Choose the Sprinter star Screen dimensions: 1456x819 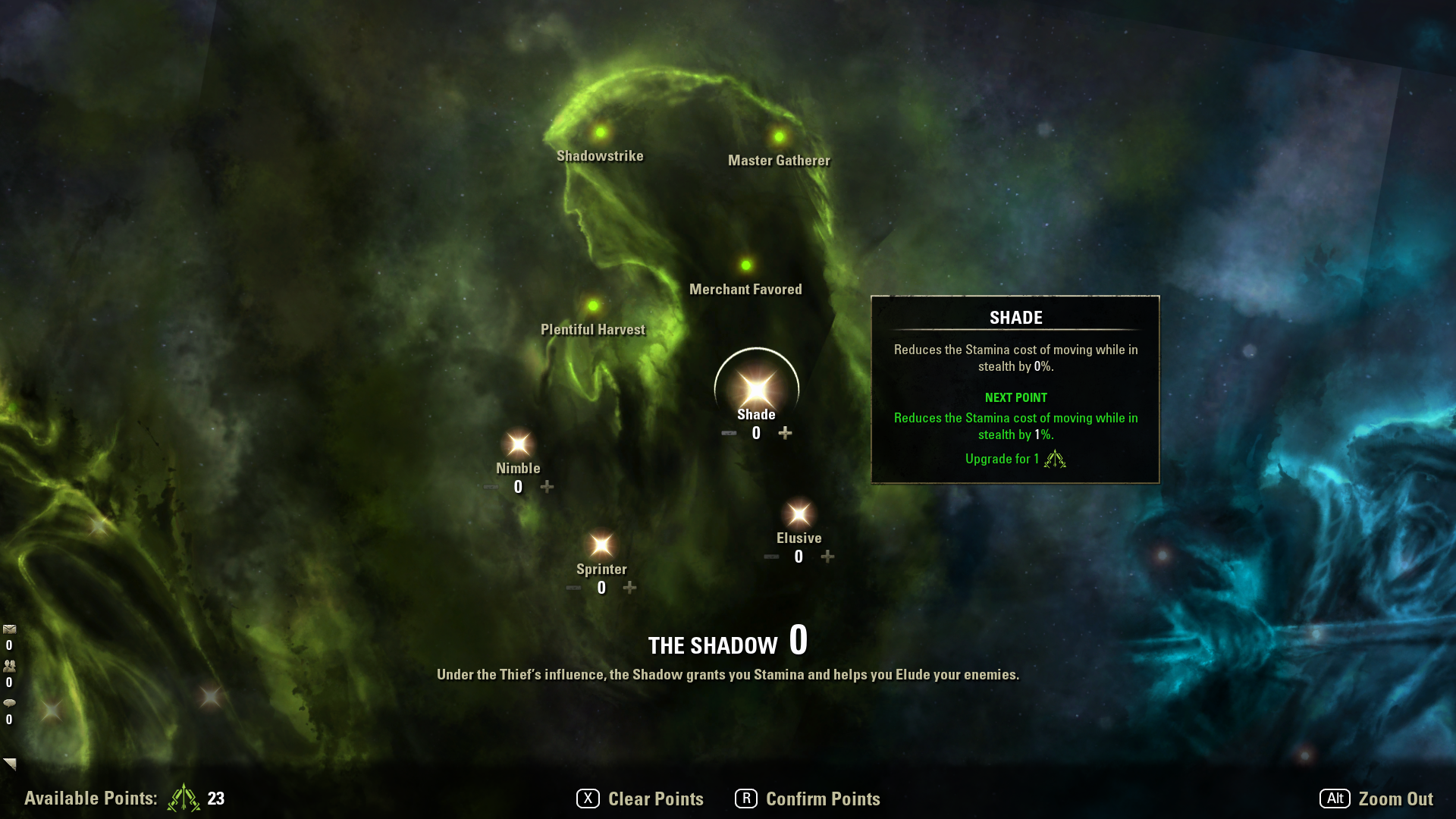(x=601, y=545)
